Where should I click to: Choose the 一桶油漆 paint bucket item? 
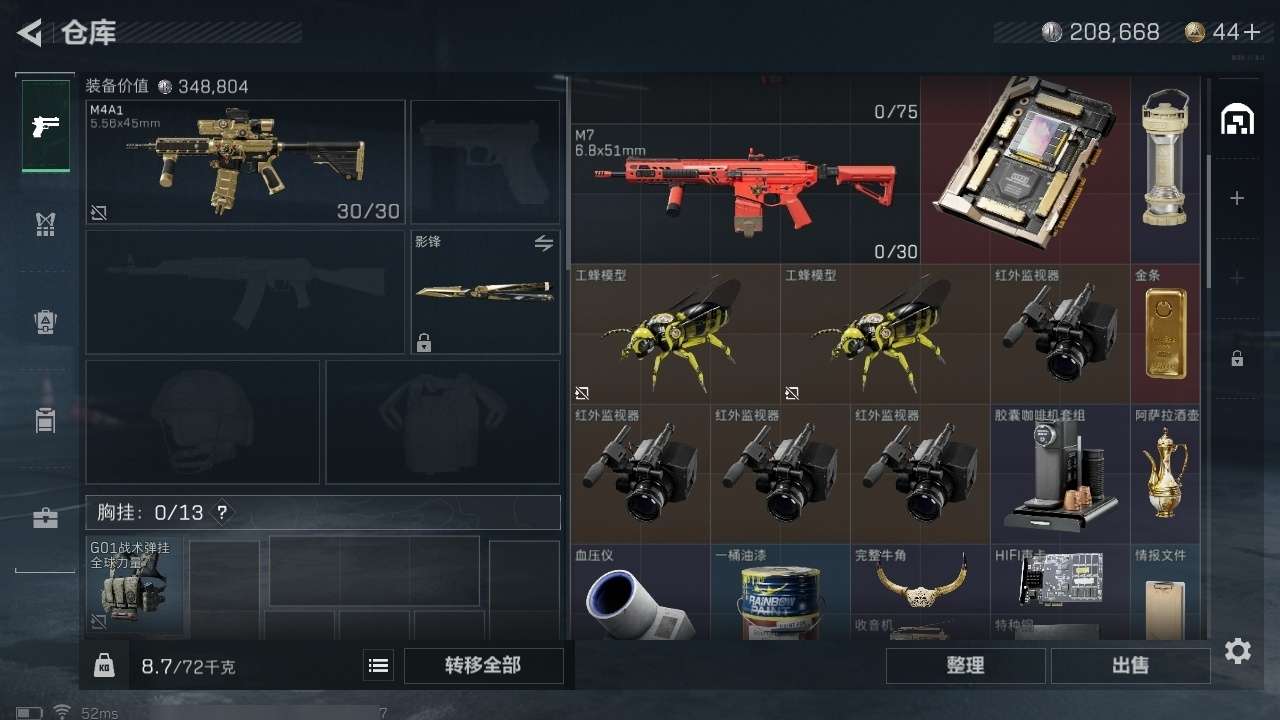tap(780, 595)
